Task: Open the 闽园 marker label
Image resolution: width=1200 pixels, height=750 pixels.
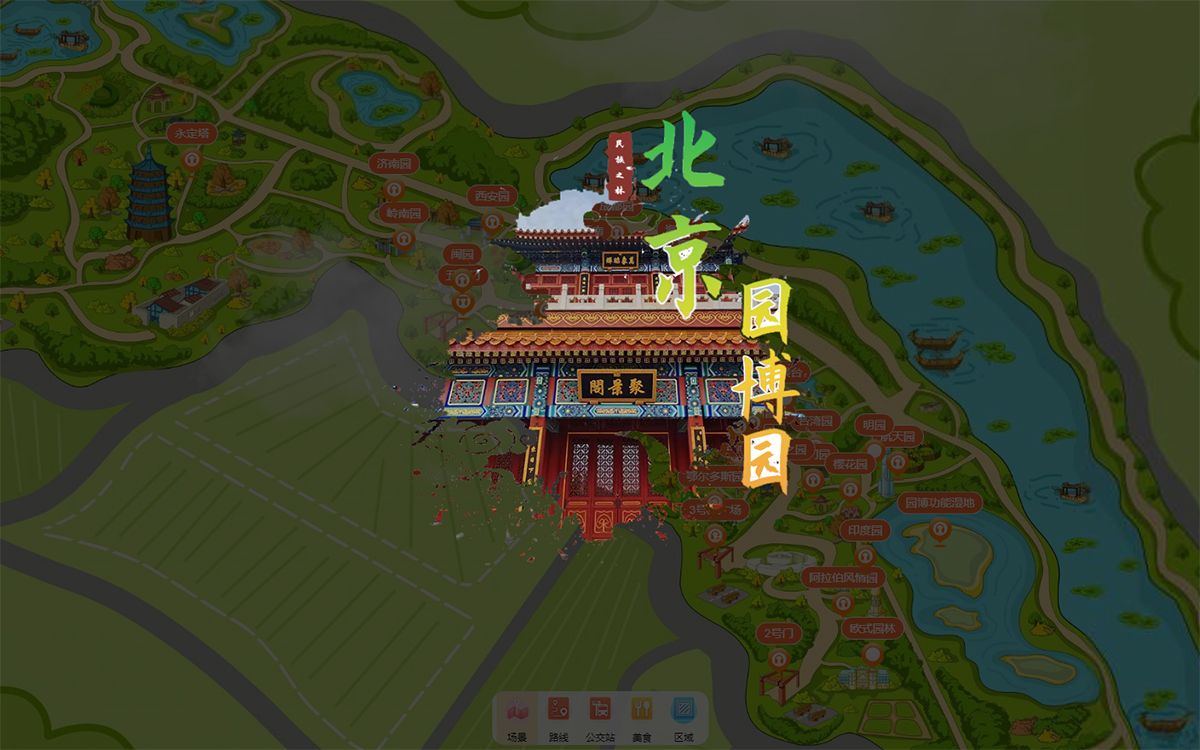Action: click(x=461, y=253)
